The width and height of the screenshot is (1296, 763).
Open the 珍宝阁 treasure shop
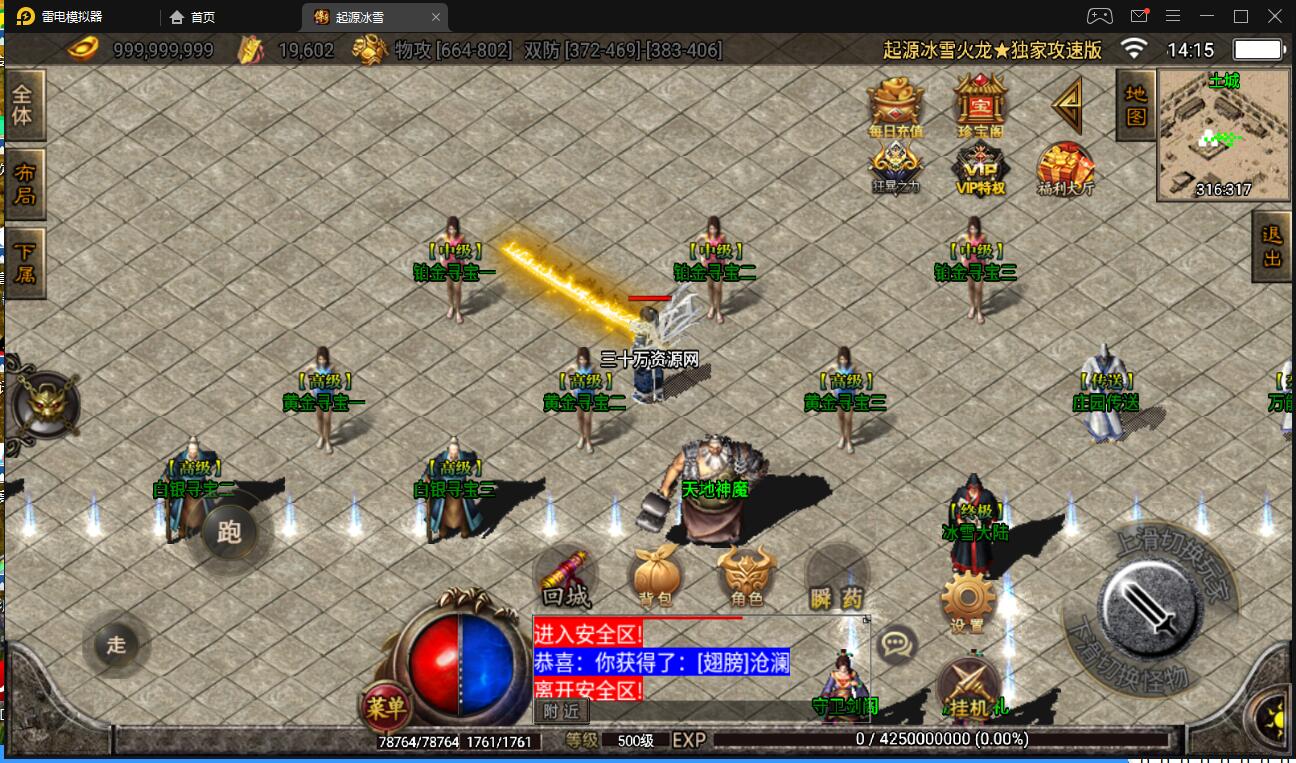(979, 105)
